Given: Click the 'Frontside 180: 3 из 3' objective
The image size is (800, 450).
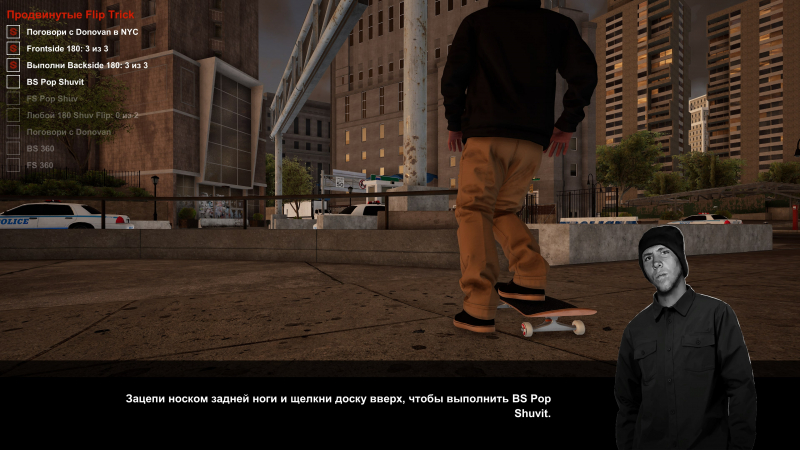Looking at the screenshot, I should click(x=67, y=48).
